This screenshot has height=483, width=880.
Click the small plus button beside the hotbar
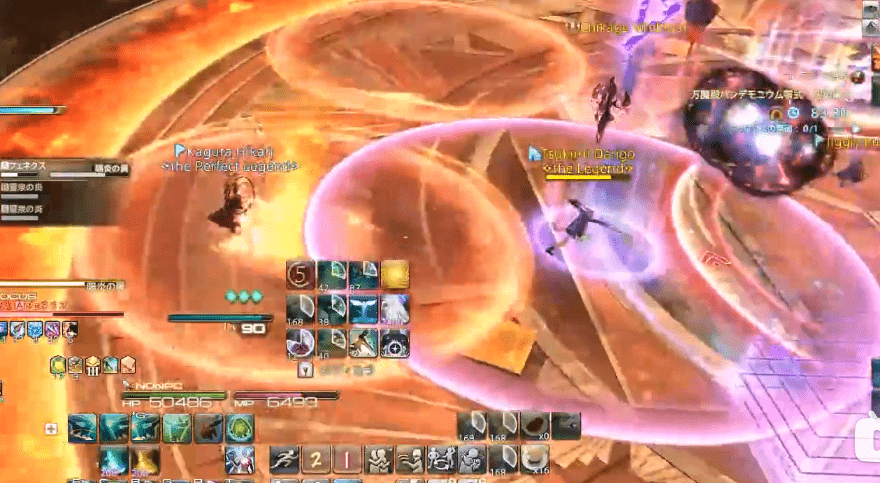coord(51,428)
